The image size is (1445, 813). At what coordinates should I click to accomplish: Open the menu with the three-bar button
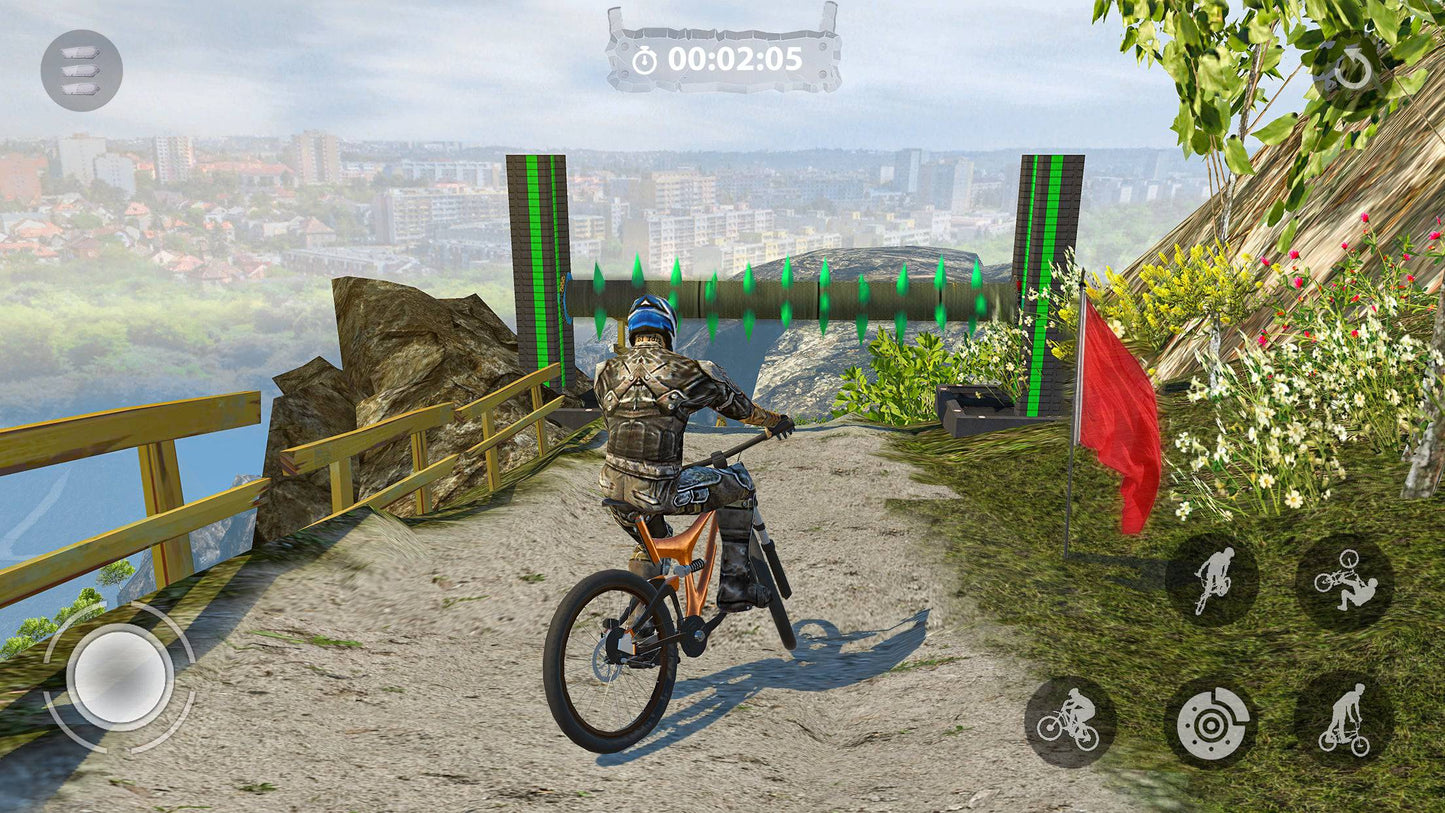[x=81, y=70]
